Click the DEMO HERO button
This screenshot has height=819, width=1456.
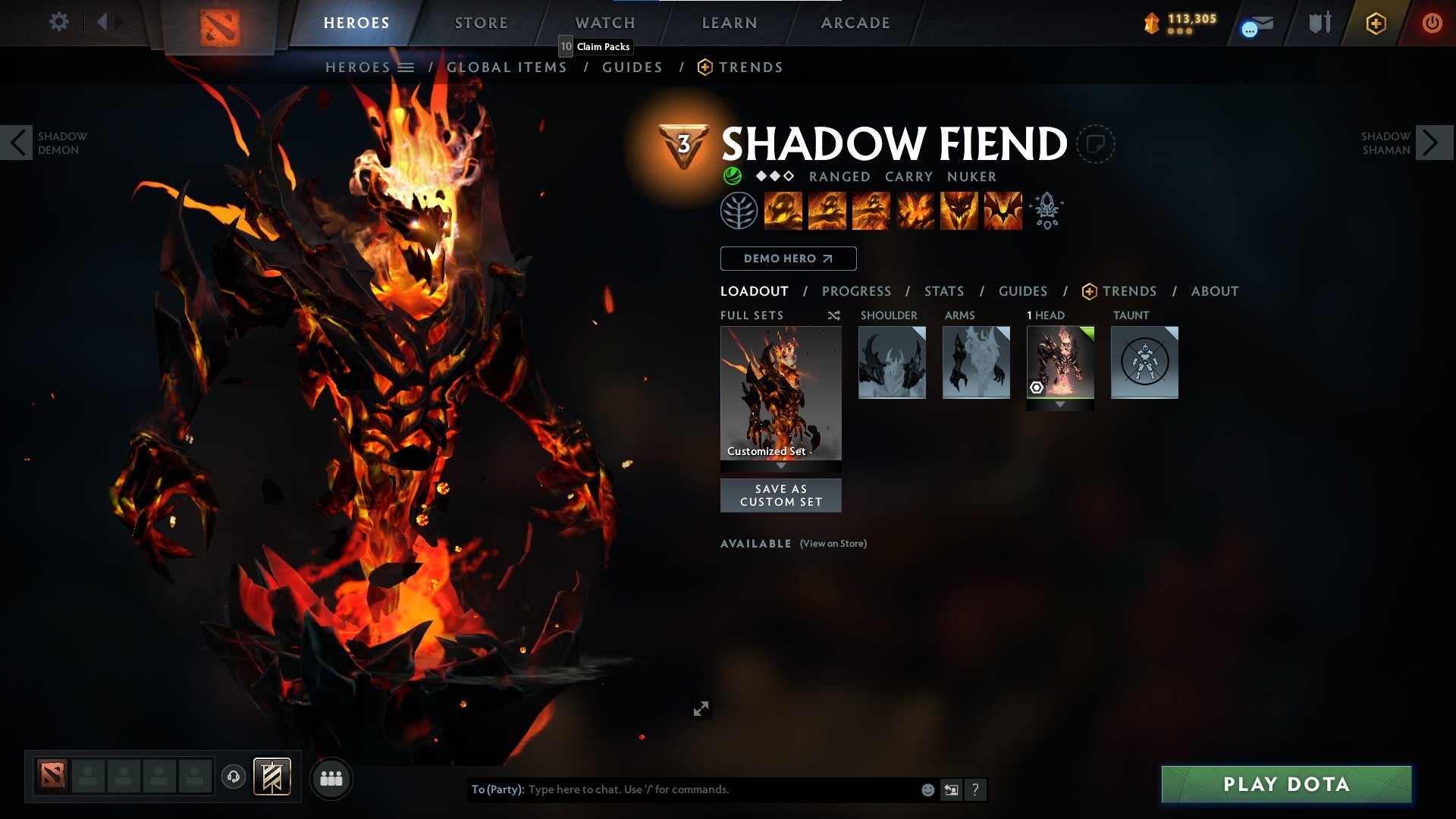point(787,259)
